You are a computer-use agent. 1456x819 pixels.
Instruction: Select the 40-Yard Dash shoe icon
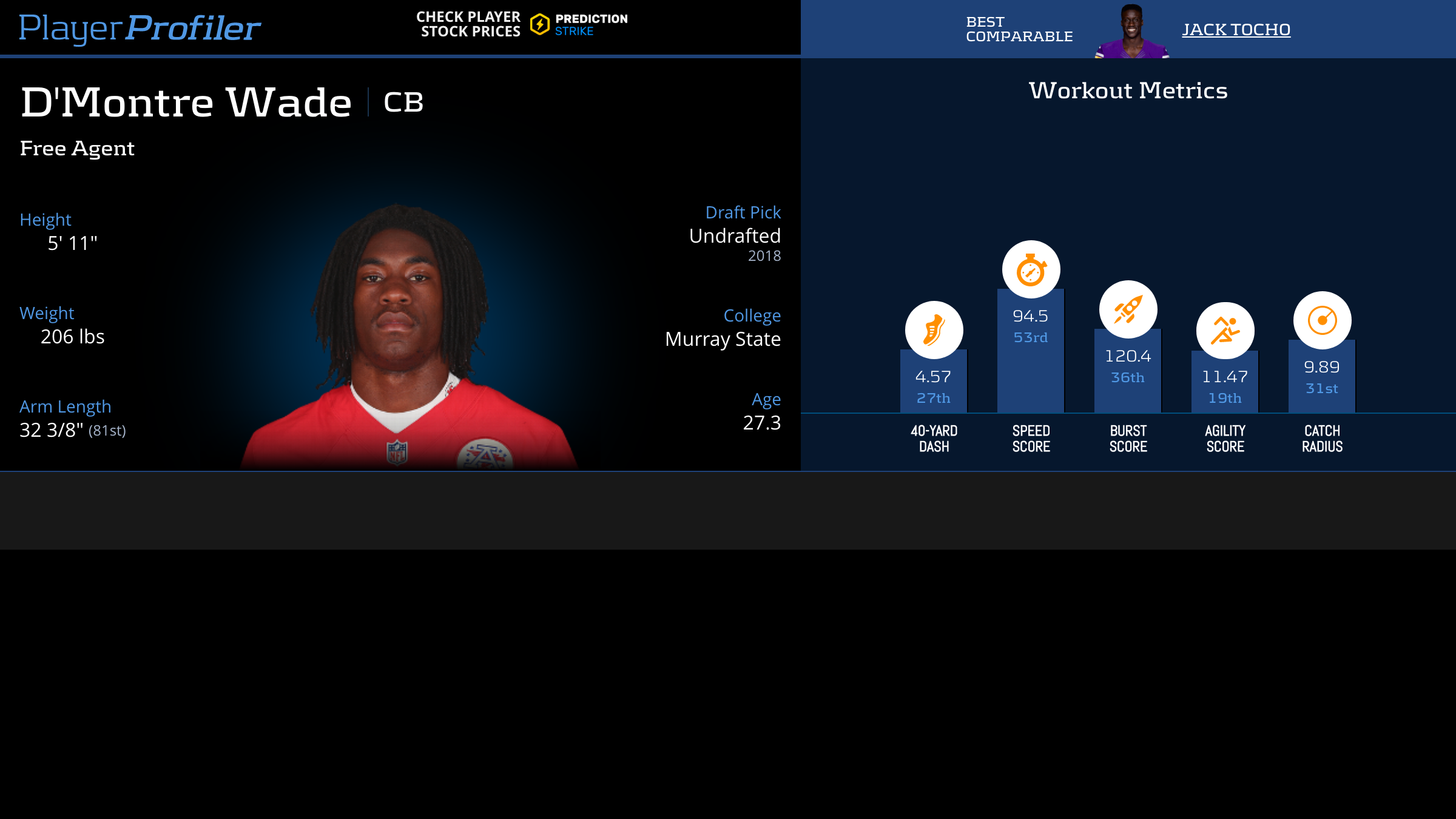934,330
